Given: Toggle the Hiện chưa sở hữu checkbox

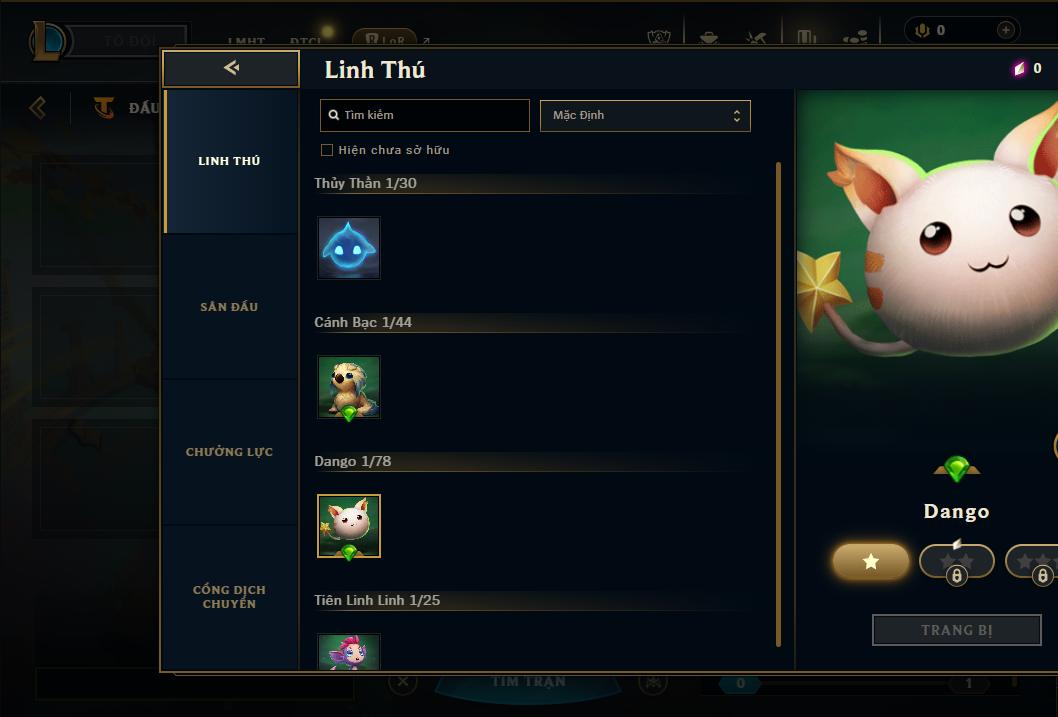Looking at the screenshot, I should 327,150.
